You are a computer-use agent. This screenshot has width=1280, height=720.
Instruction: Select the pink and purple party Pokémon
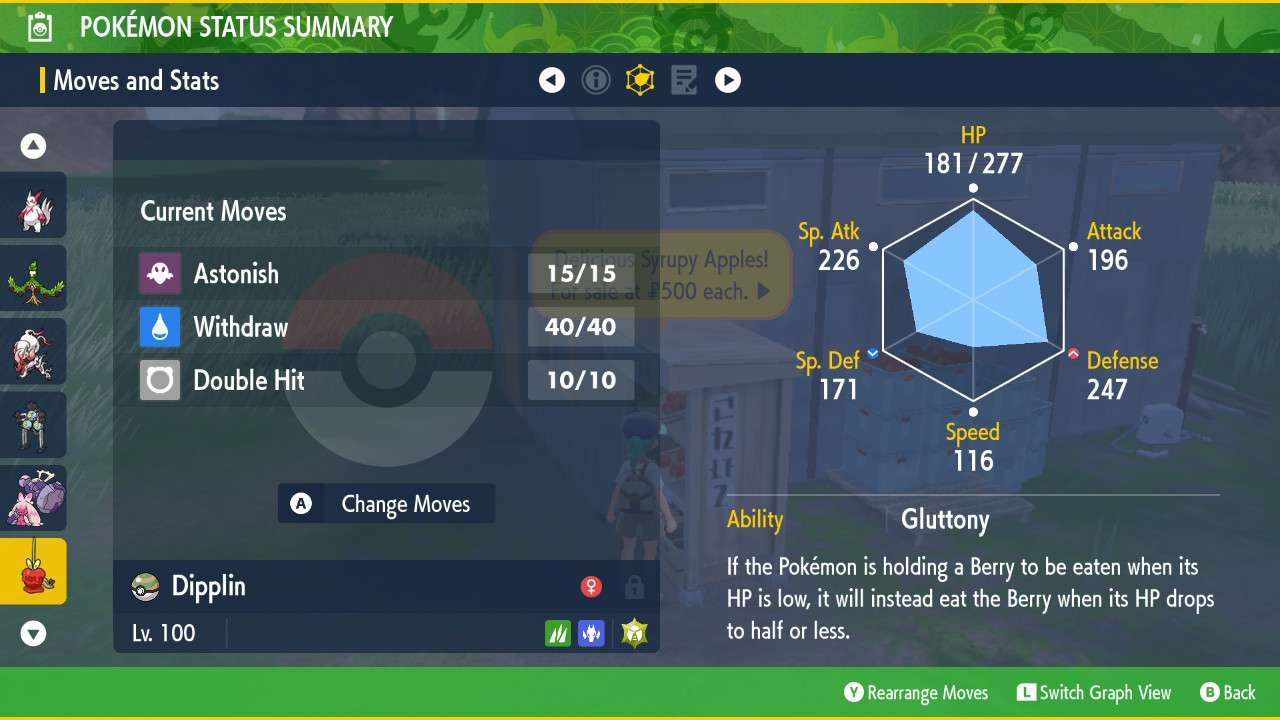click(33, 498)
